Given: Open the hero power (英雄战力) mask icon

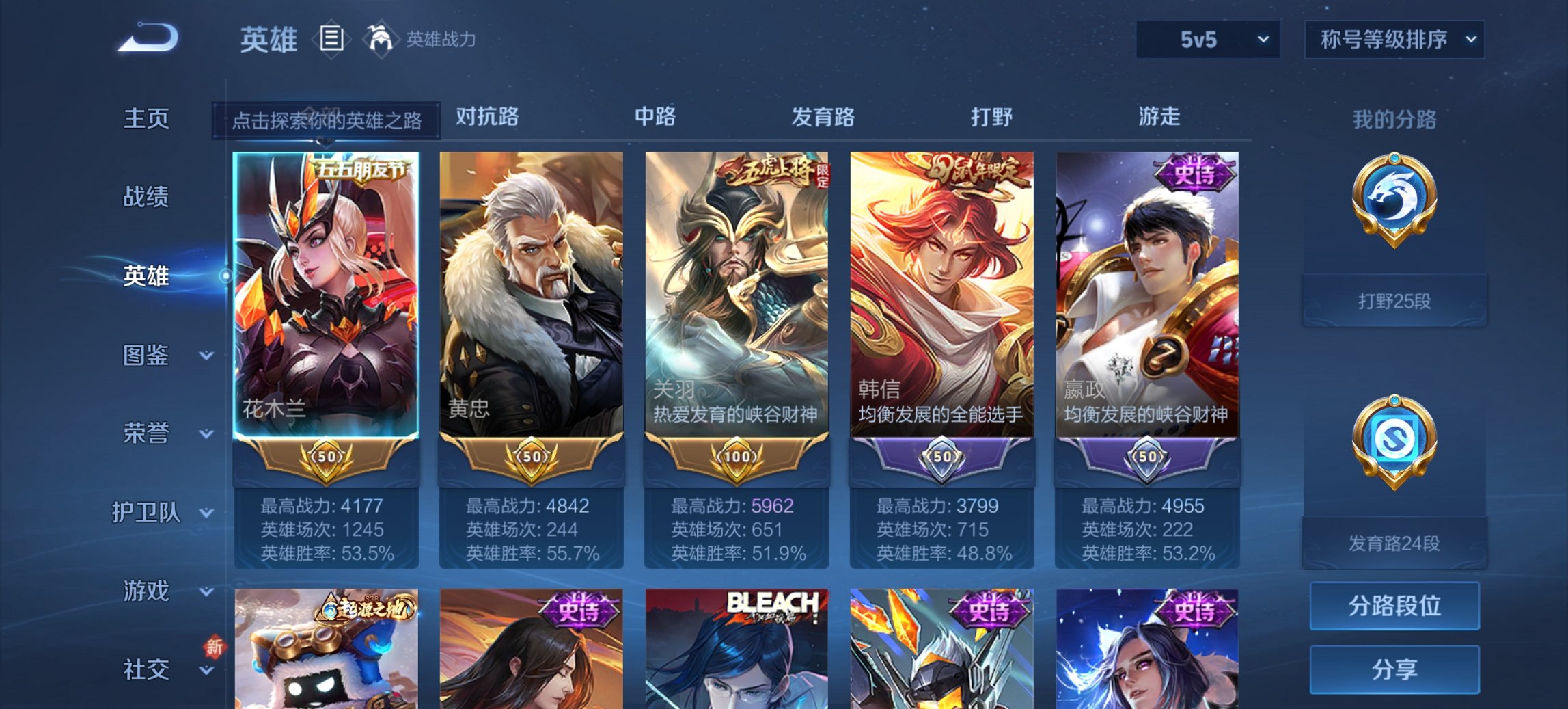Looking at the screenshot, I should [x=381, y=38].
